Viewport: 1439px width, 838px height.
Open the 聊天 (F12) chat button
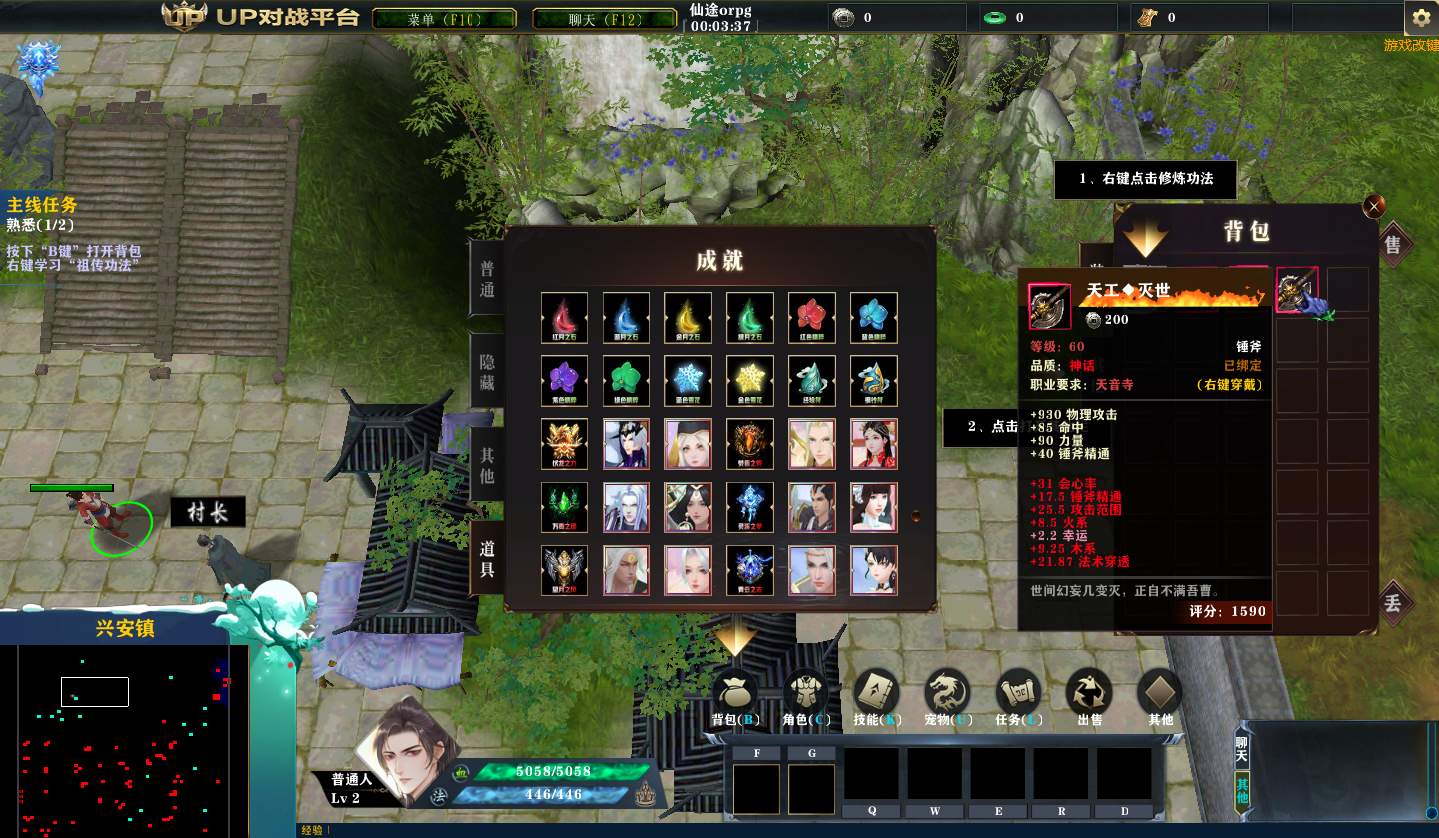603,19
